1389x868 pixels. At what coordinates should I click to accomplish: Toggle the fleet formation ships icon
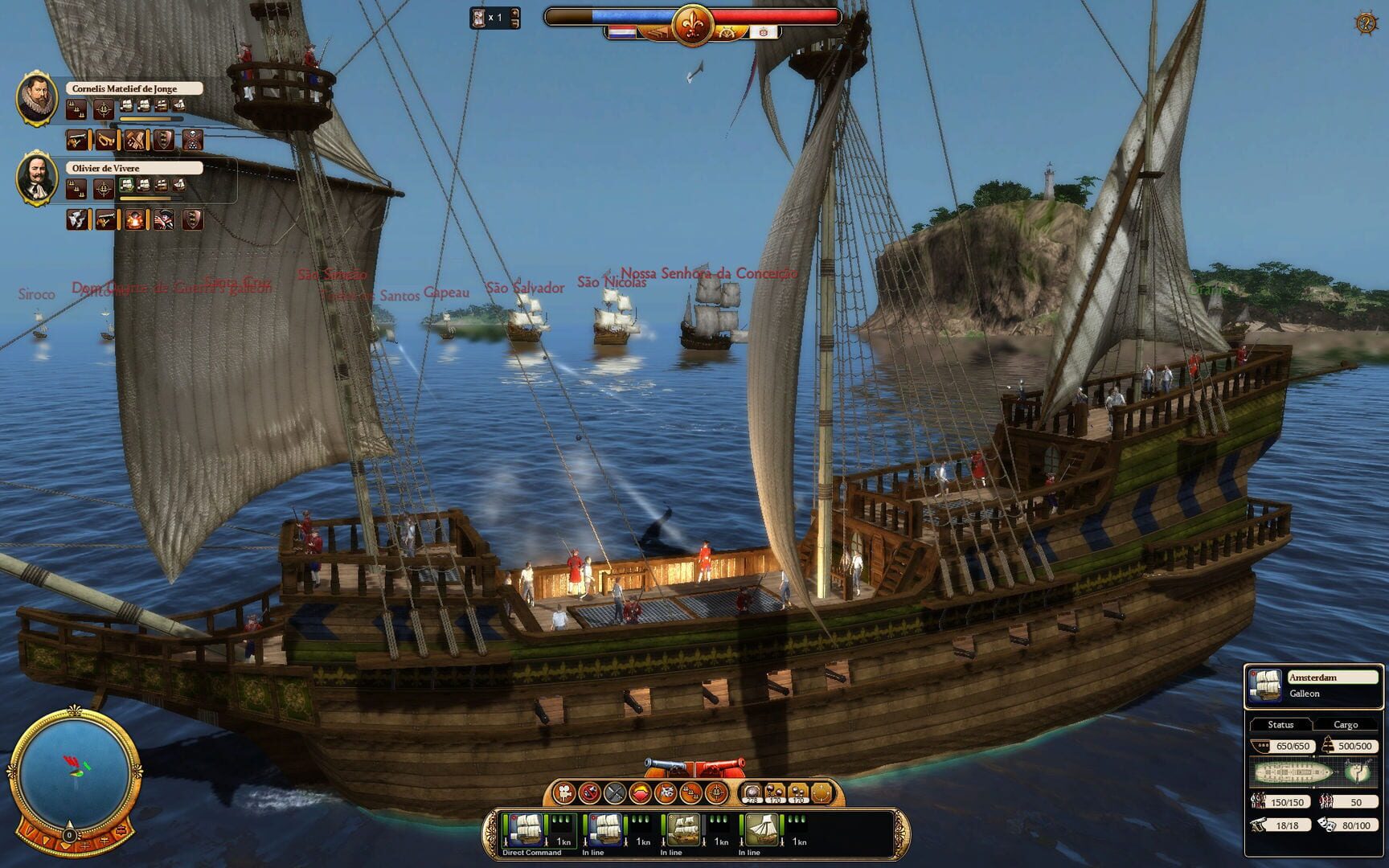tap(689, 793)
